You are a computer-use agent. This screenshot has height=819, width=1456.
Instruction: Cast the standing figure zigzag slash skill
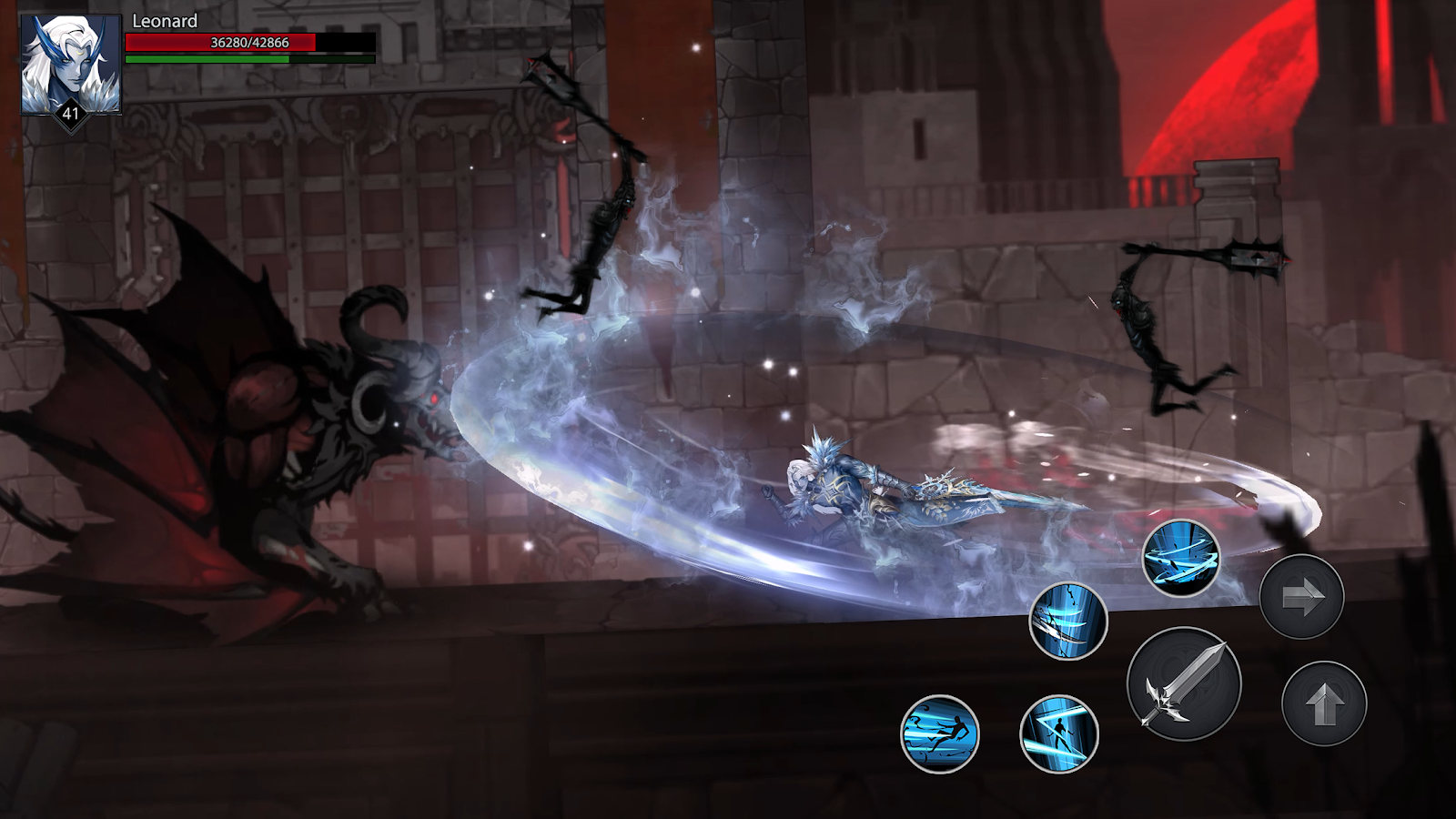(x=1058, y=733)
